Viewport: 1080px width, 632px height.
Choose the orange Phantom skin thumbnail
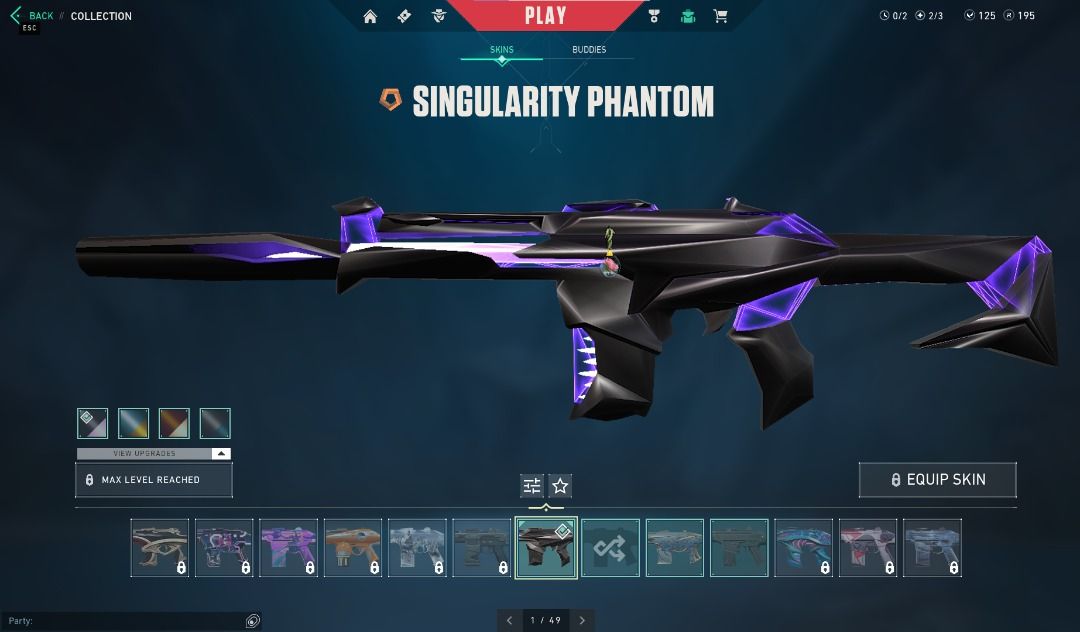click(x=353, y=547)
